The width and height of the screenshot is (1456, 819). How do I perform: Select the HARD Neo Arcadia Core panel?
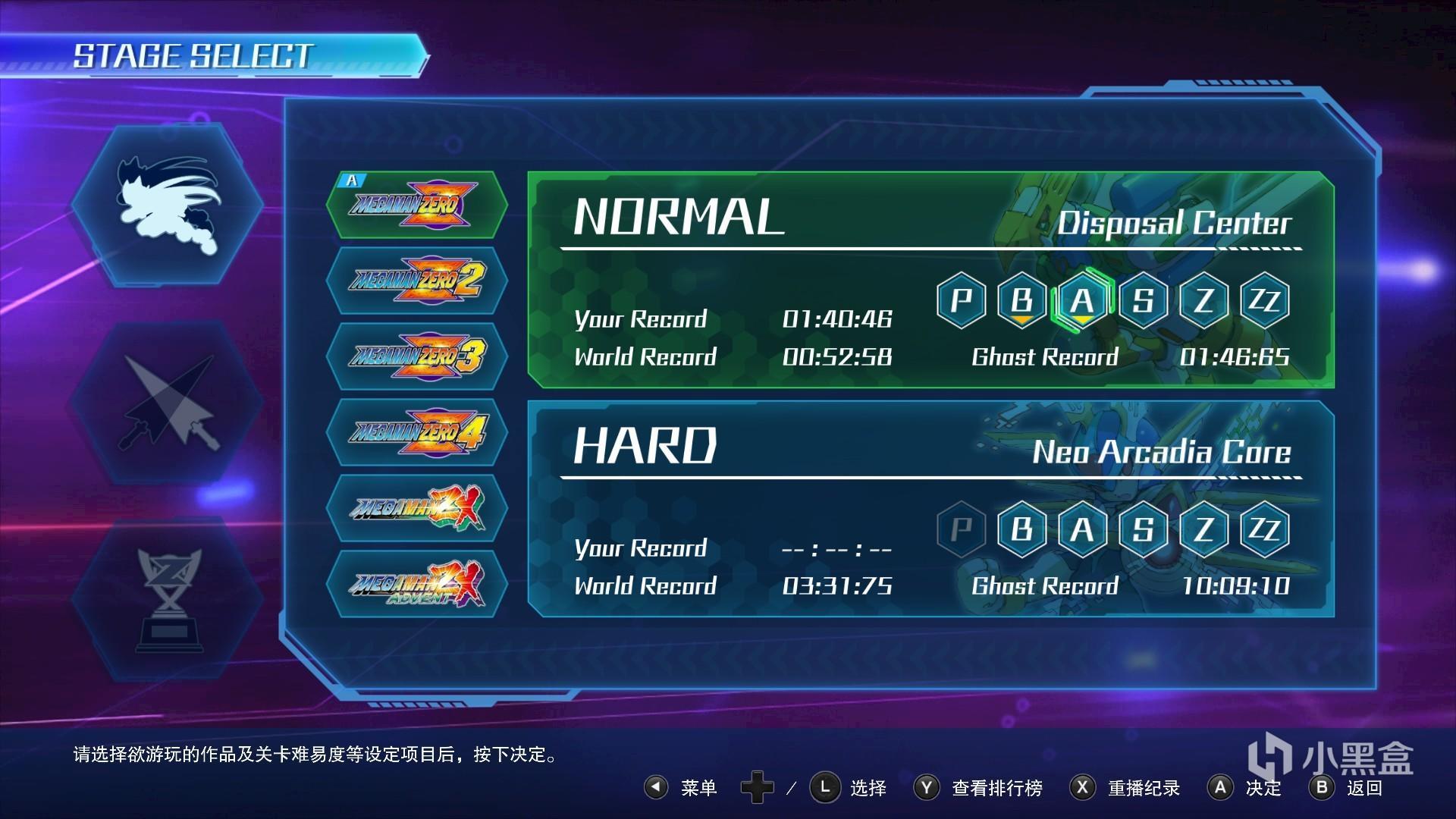pyautogui.click(x=758, y=508)
